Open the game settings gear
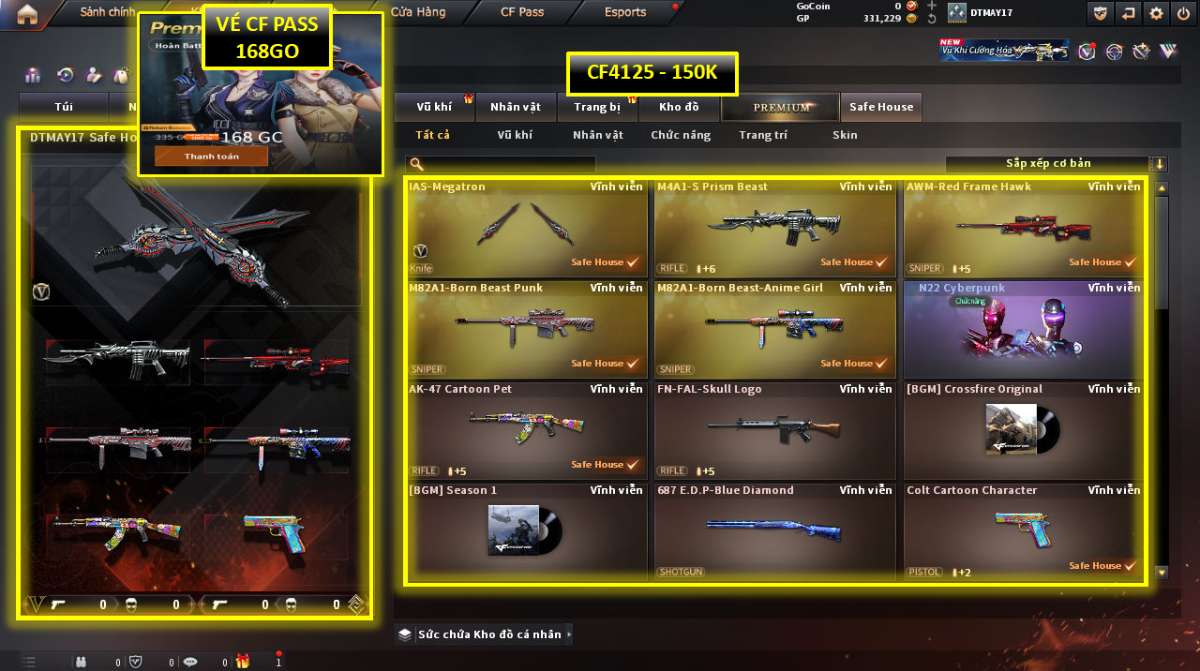Viewport: 1200px width, 671px height. 1156,13
